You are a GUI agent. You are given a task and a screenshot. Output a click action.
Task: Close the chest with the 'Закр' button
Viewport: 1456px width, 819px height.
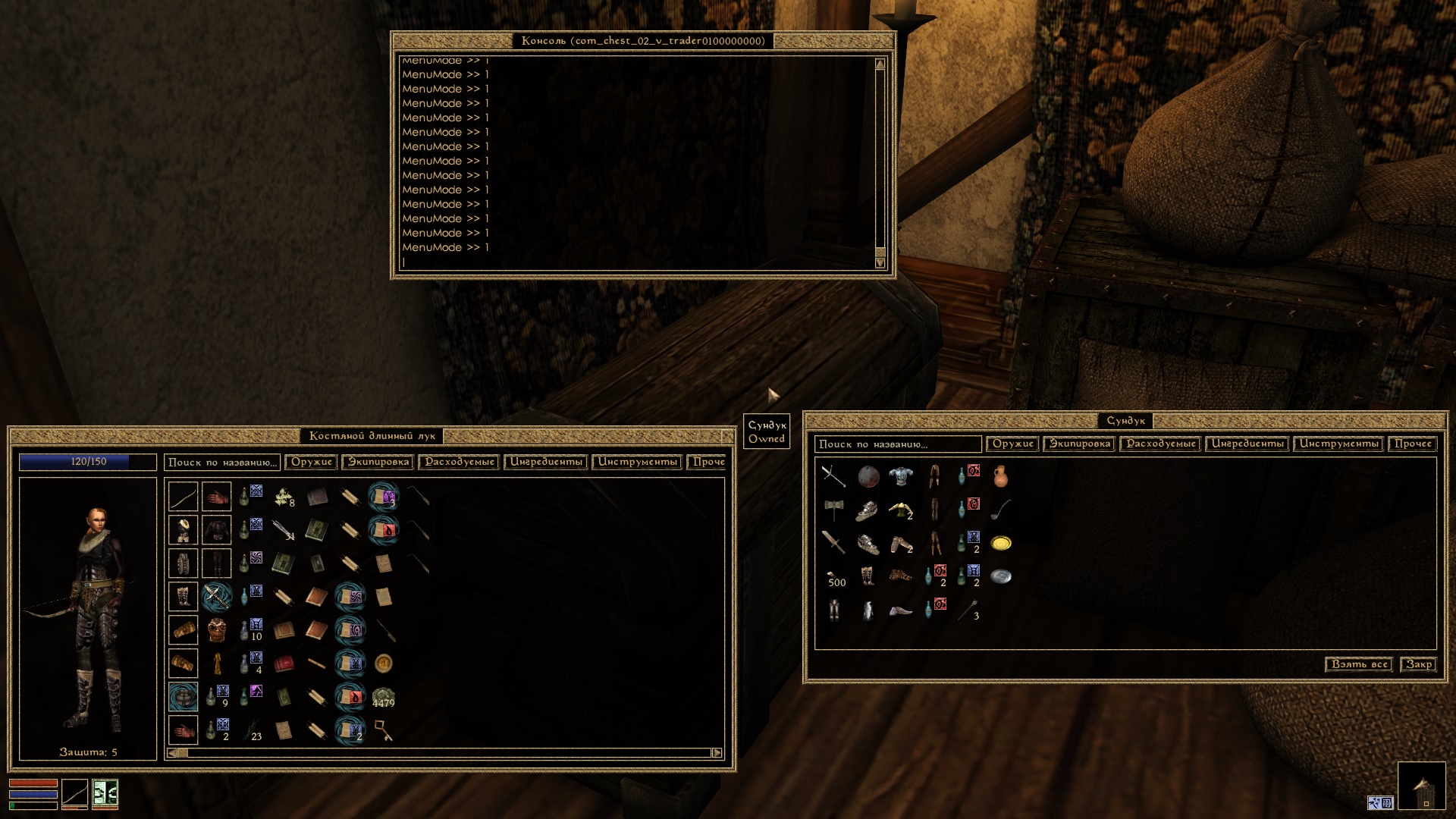pos(1418,664)
